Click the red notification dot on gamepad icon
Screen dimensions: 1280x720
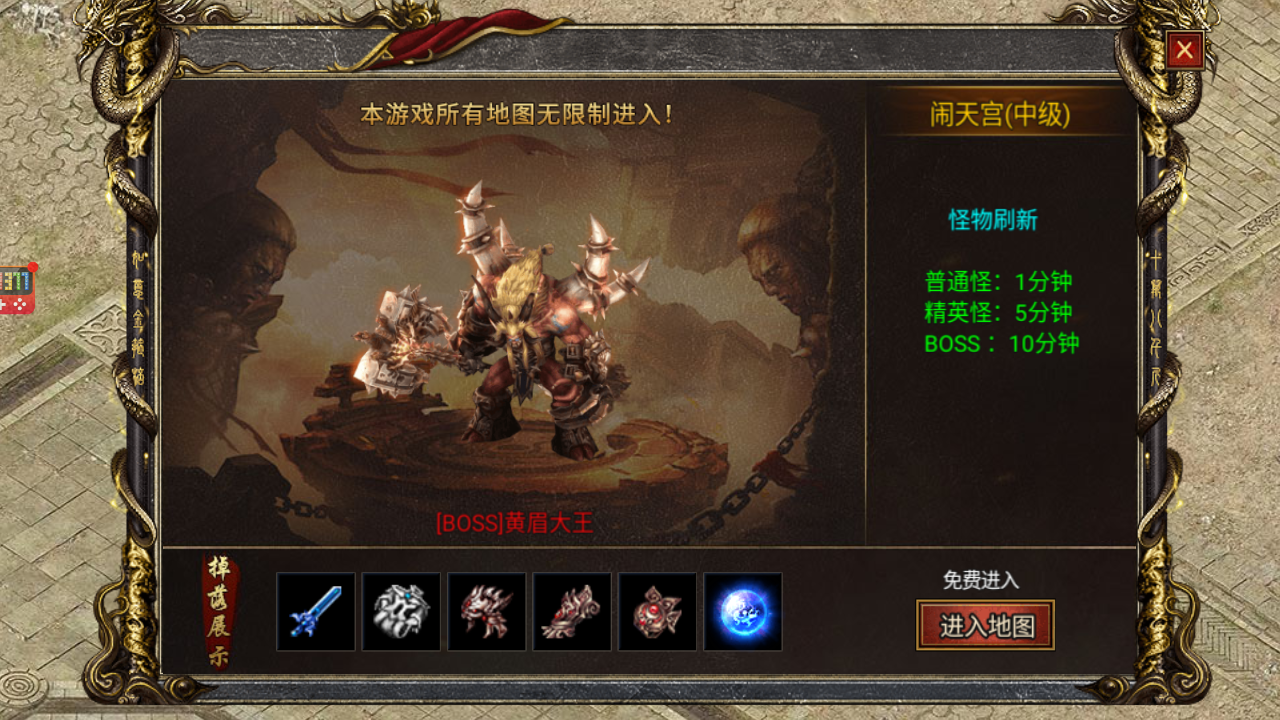pos(33,267)
